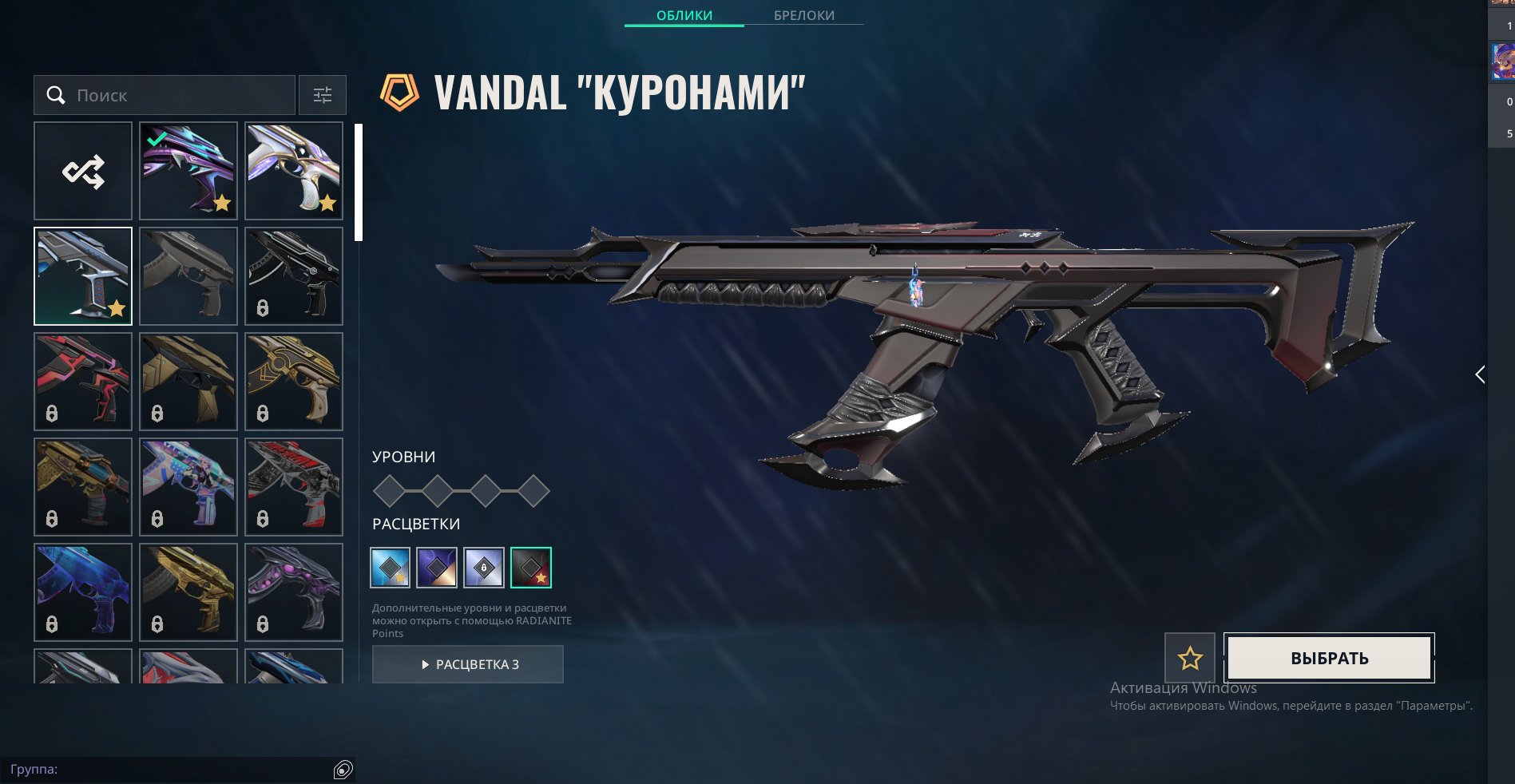Switch to the БРЕЛОКИ tab
This screenshot has height=784, width=1515.
[803, 15]
